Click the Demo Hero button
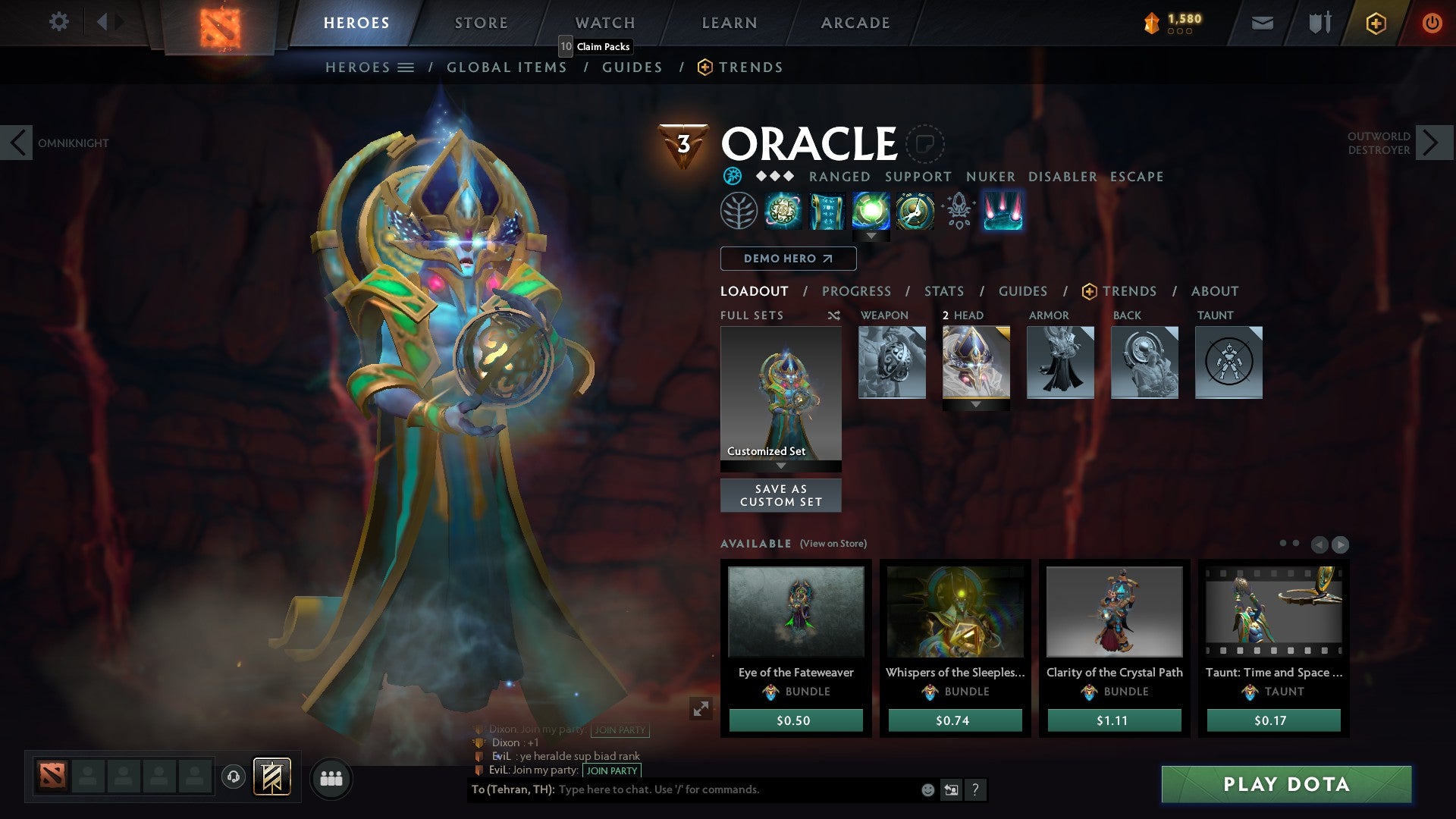This screenshot has width=1456, height=819. pyautogui.click(x=788, y=259)
